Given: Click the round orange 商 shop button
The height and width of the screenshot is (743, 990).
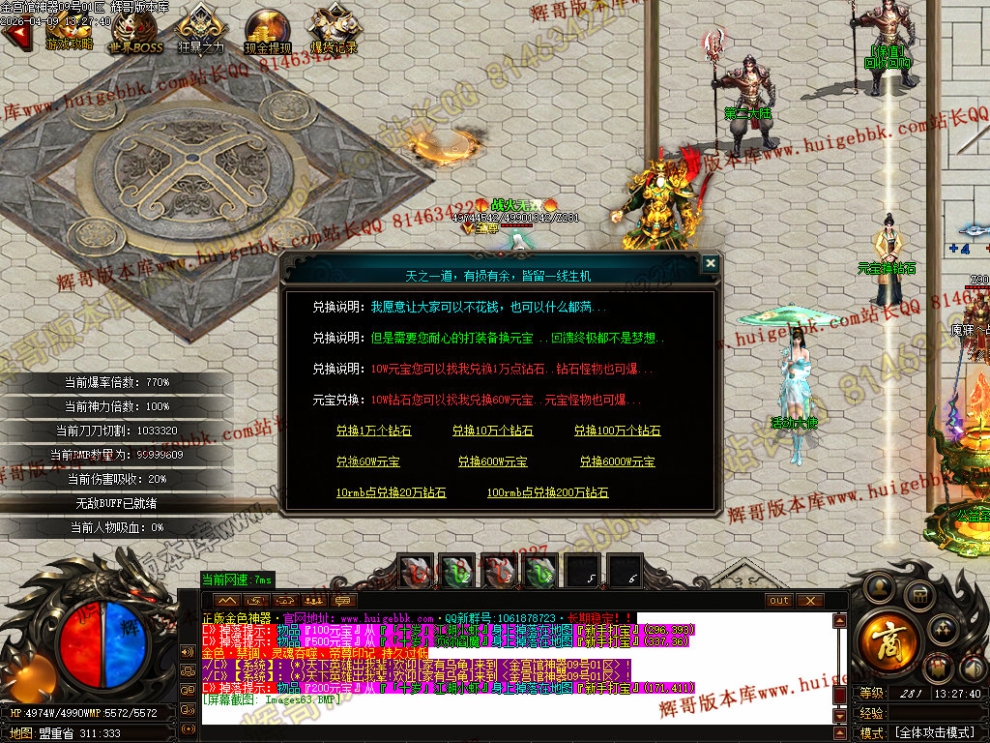Looking at the screenshot, I should (886, 636).
